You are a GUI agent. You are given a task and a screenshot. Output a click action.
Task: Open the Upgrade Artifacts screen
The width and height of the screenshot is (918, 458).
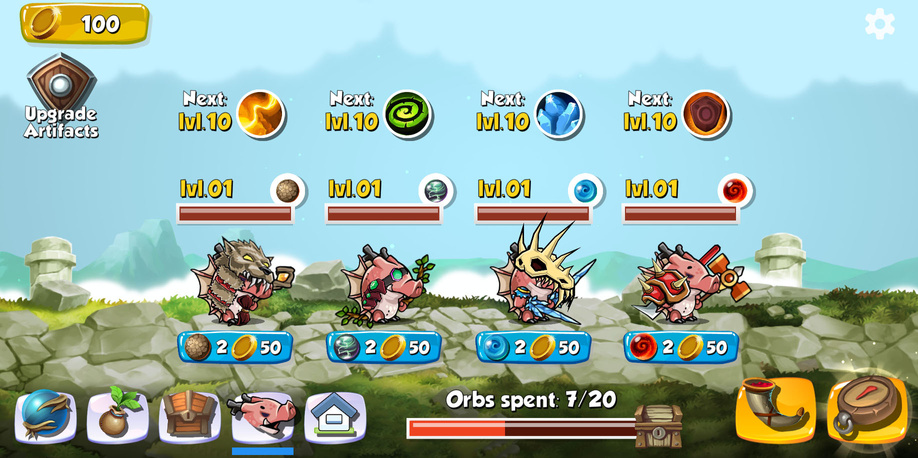coord(61,97)
